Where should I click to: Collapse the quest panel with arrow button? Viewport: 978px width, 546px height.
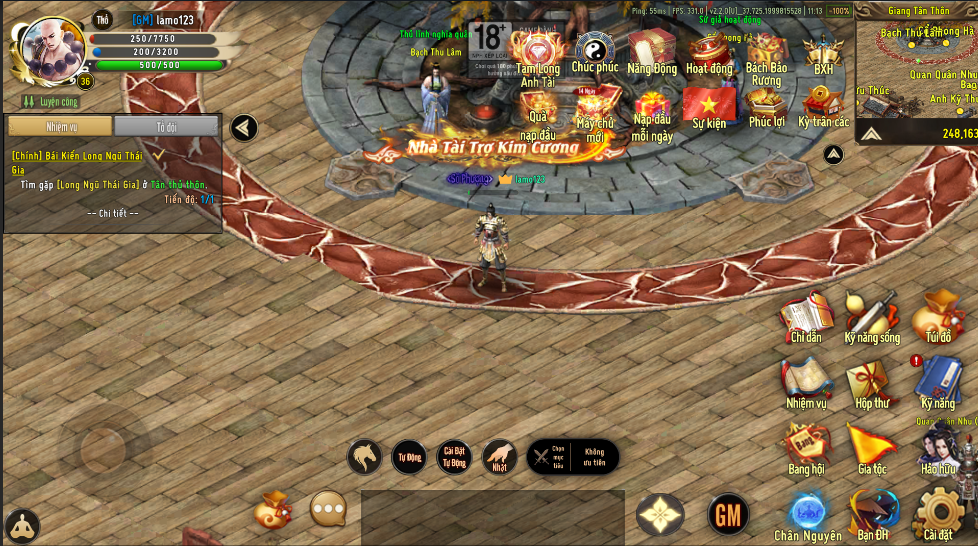pos(244,128)
